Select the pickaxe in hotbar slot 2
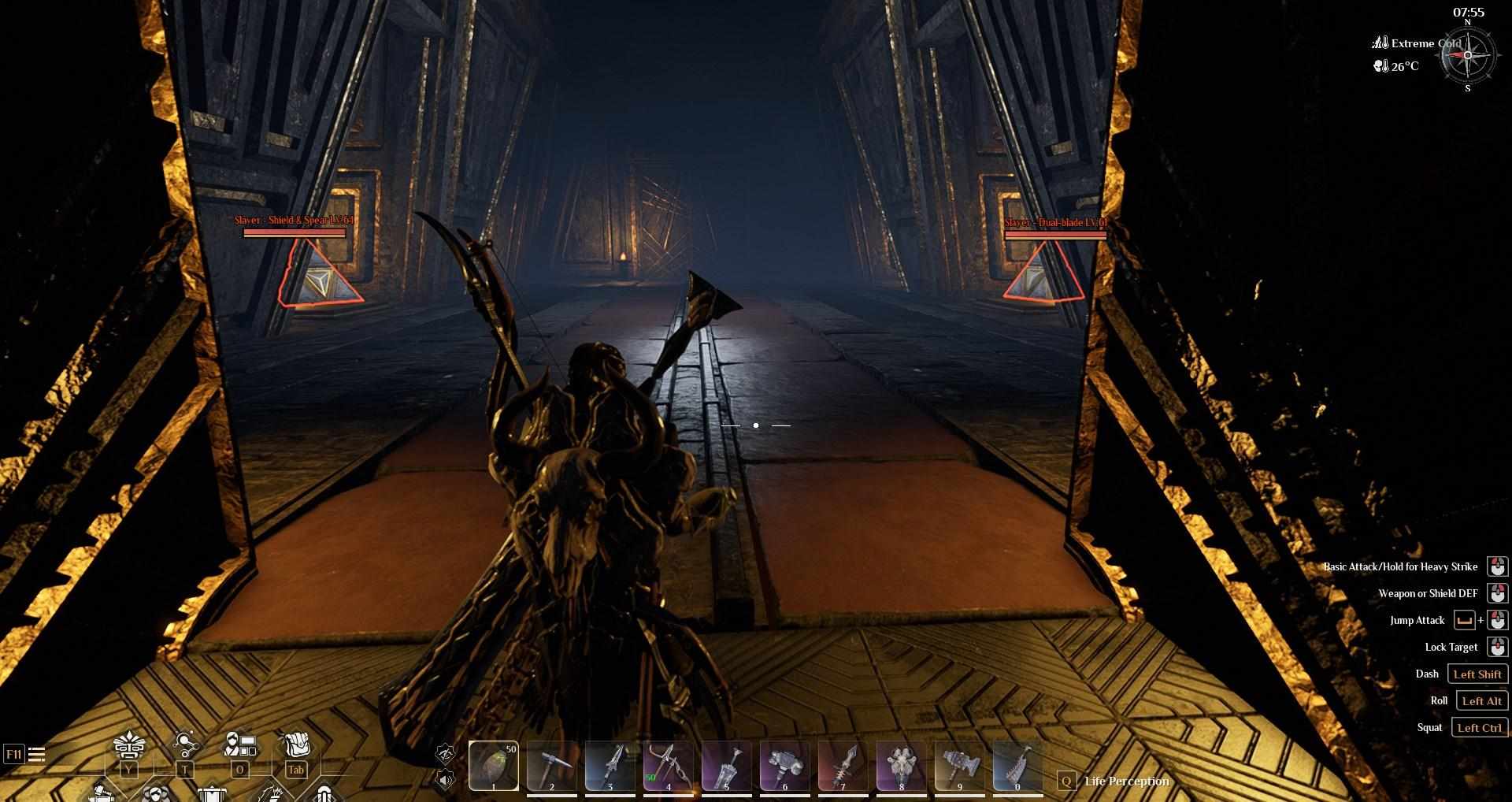Viewport: 1512px width, 802px height. (552, 763)
